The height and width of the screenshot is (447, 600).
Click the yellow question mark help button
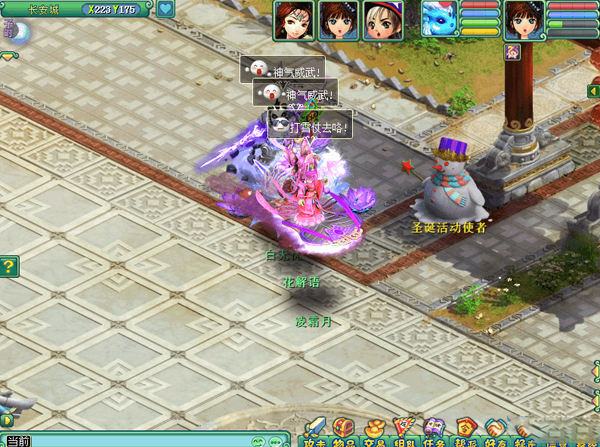[x=9, y=266]
